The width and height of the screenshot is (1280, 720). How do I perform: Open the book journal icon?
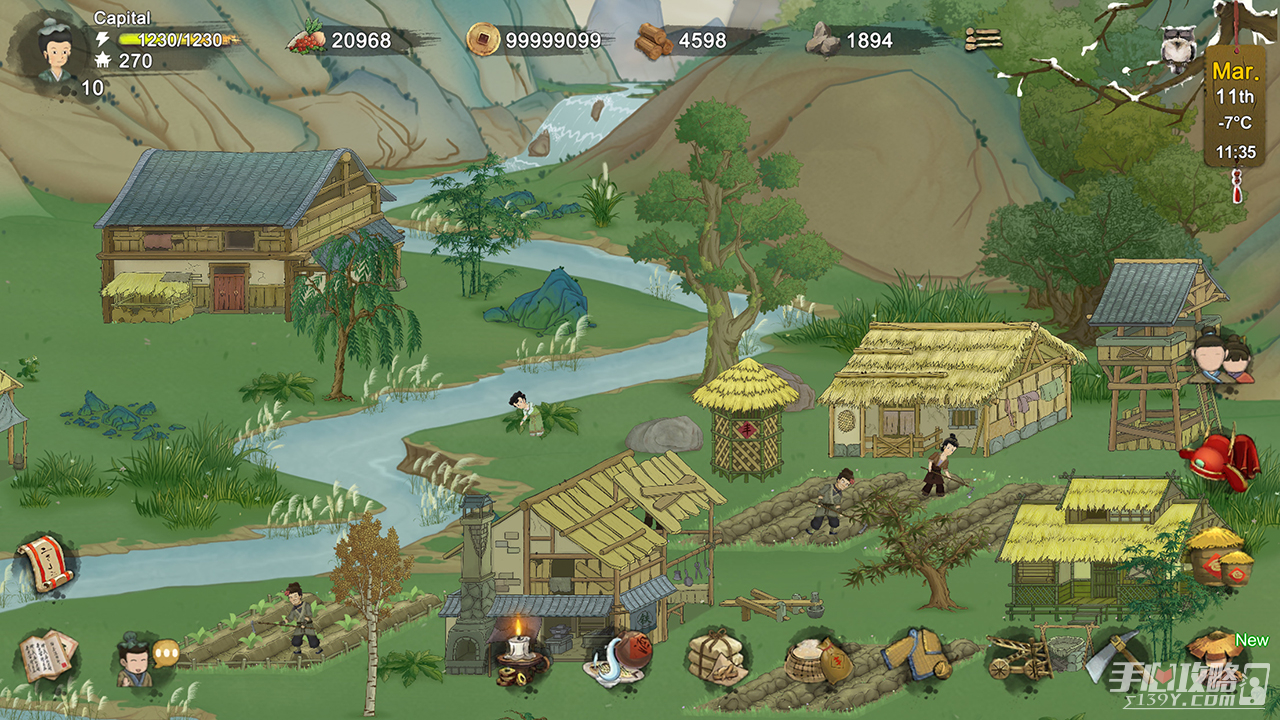46,657
